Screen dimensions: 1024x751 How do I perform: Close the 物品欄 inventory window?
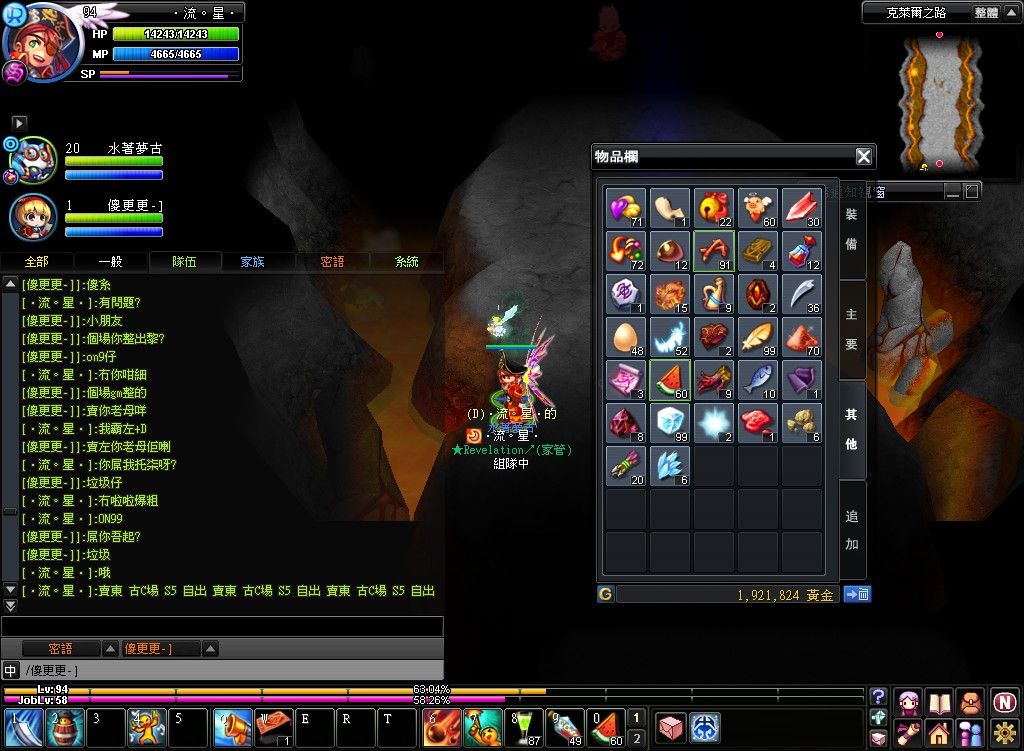point(864,156)
